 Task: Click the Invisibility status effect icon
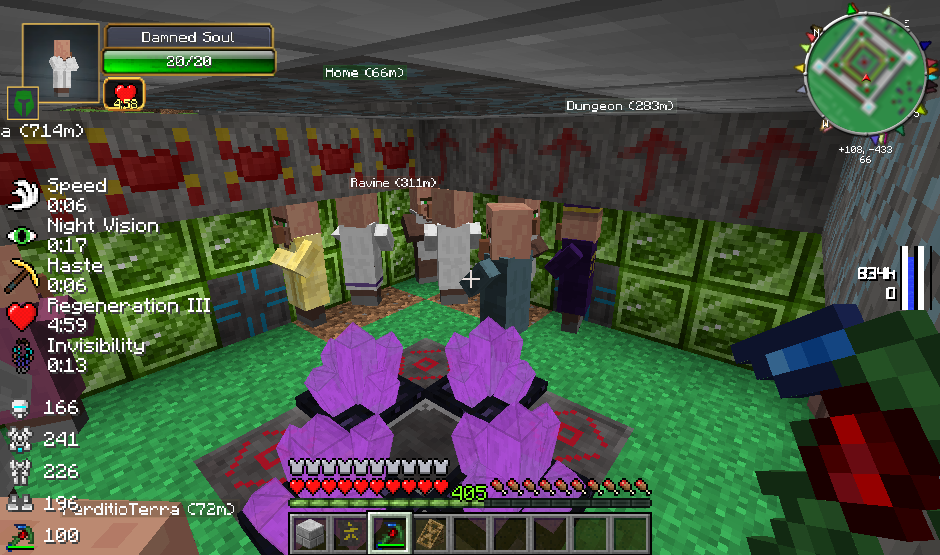23,354
